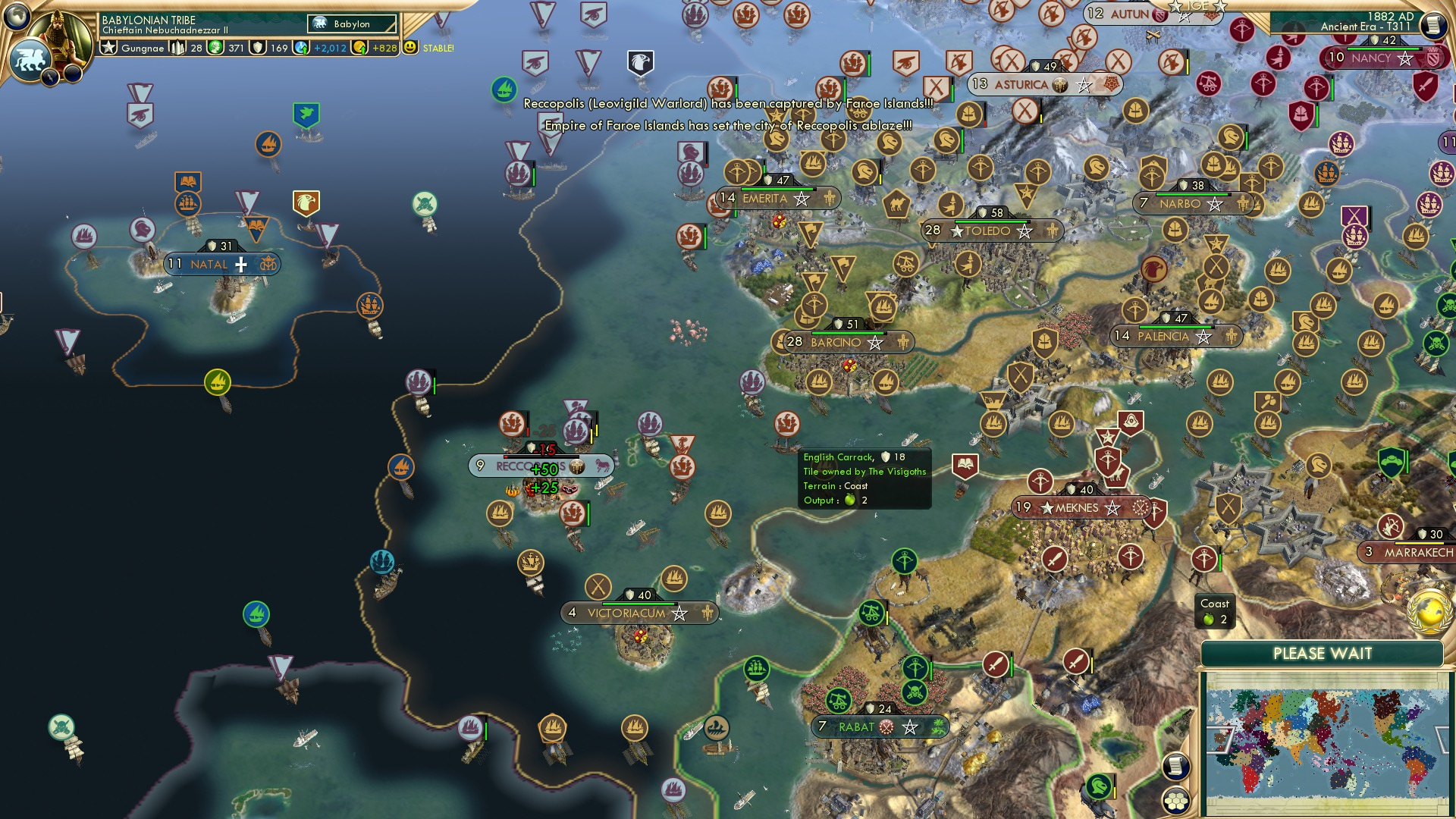
Task: Click the shield icon showing 169
Action: click(258, 47)
